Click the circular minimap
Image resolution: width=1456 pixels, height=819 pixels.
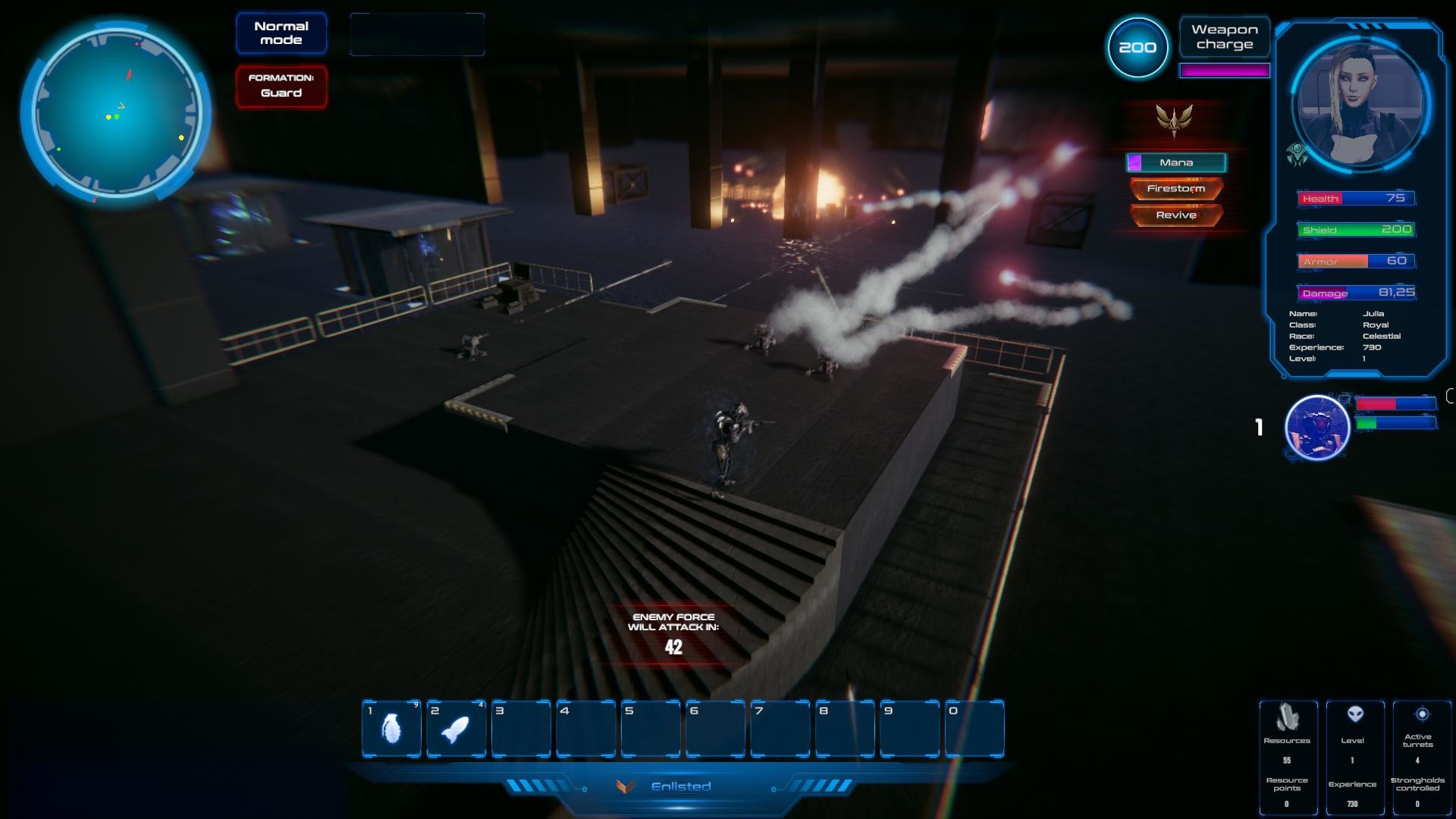116,110
